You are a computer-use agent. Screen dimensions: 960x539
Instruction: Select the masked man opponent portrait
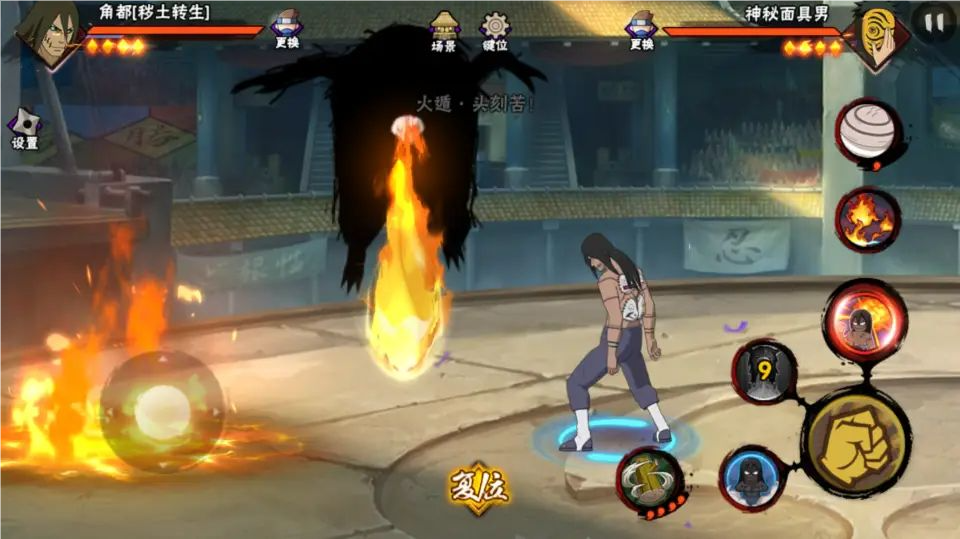tap(877, 38)
